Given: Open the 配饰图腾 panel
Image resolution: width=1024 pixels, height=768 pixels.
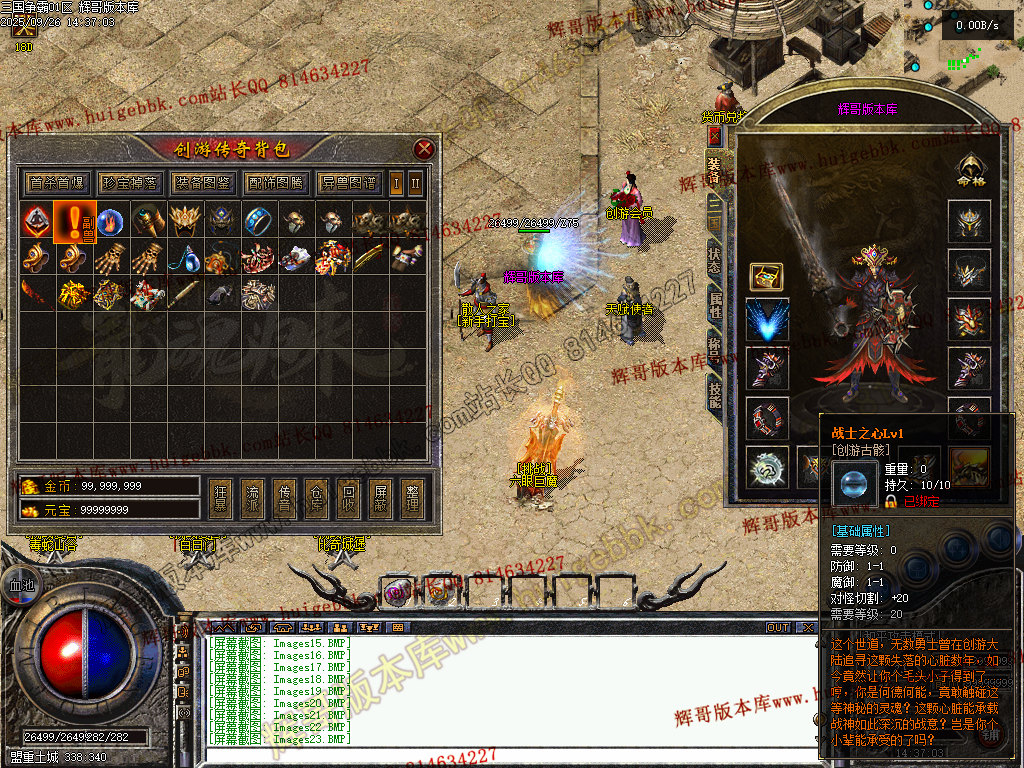Looking at the screenshot, I should (x=275, y=183).
